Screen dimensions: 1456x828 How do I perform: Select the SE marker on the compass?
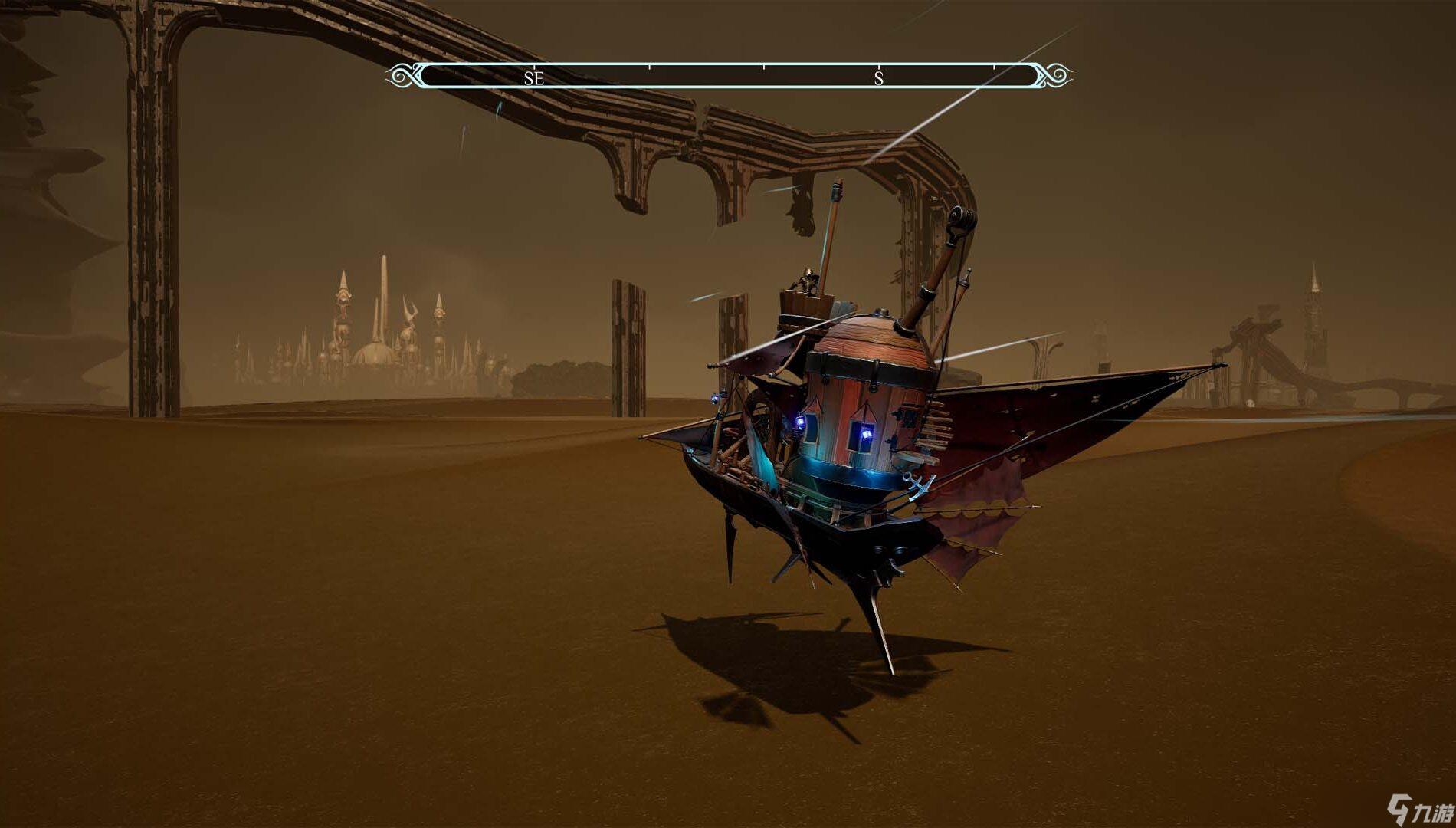(534, 77)
